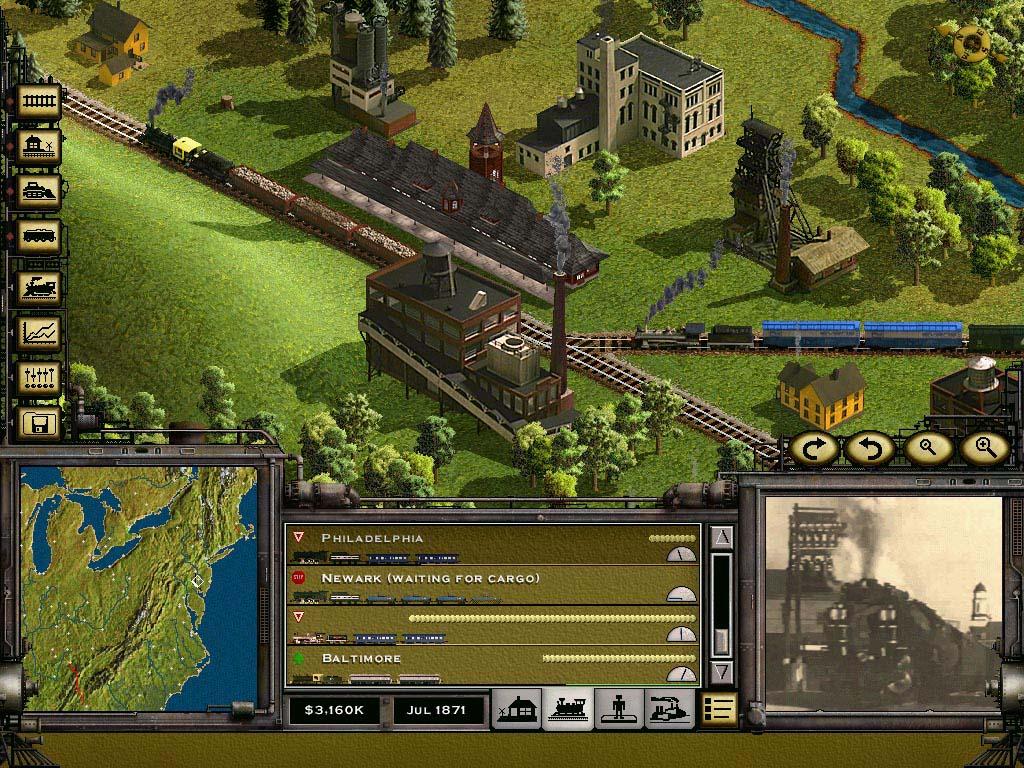
Task: Zoom in with the plus magnifier
Action: tap(984, 448)
